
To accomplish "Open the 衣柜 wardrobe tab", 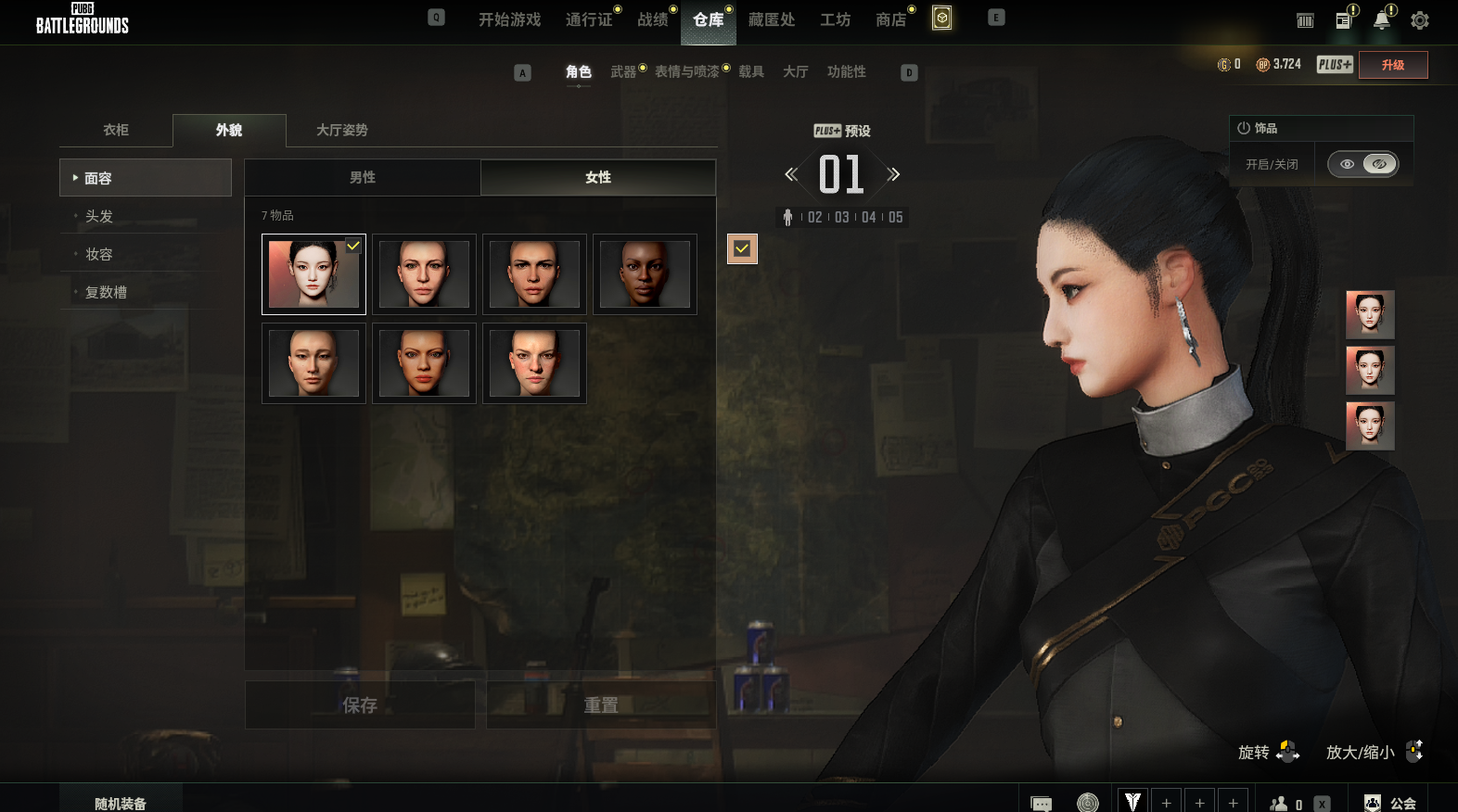I will point(116,130).
